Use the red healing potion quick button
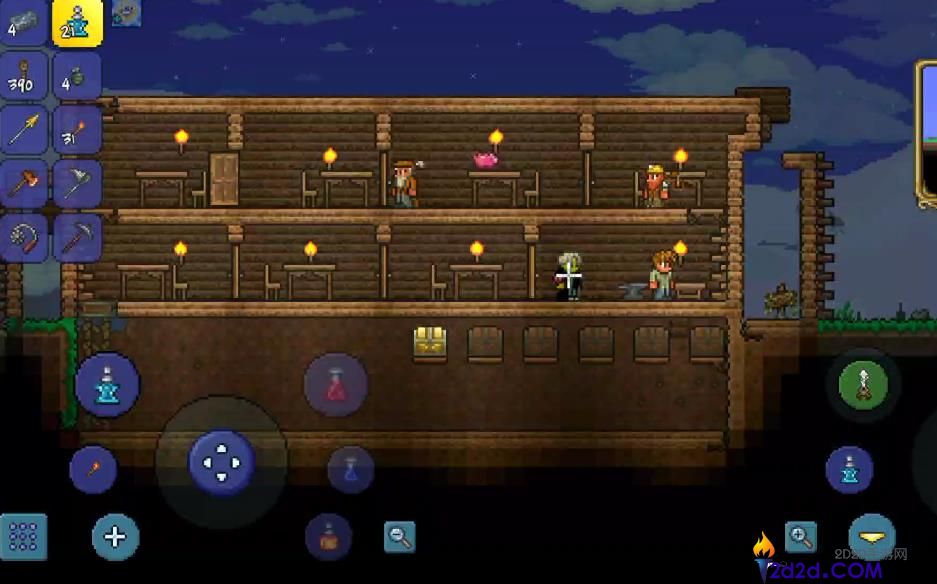Viewport: 937px width, 584px height. [336, 385]
